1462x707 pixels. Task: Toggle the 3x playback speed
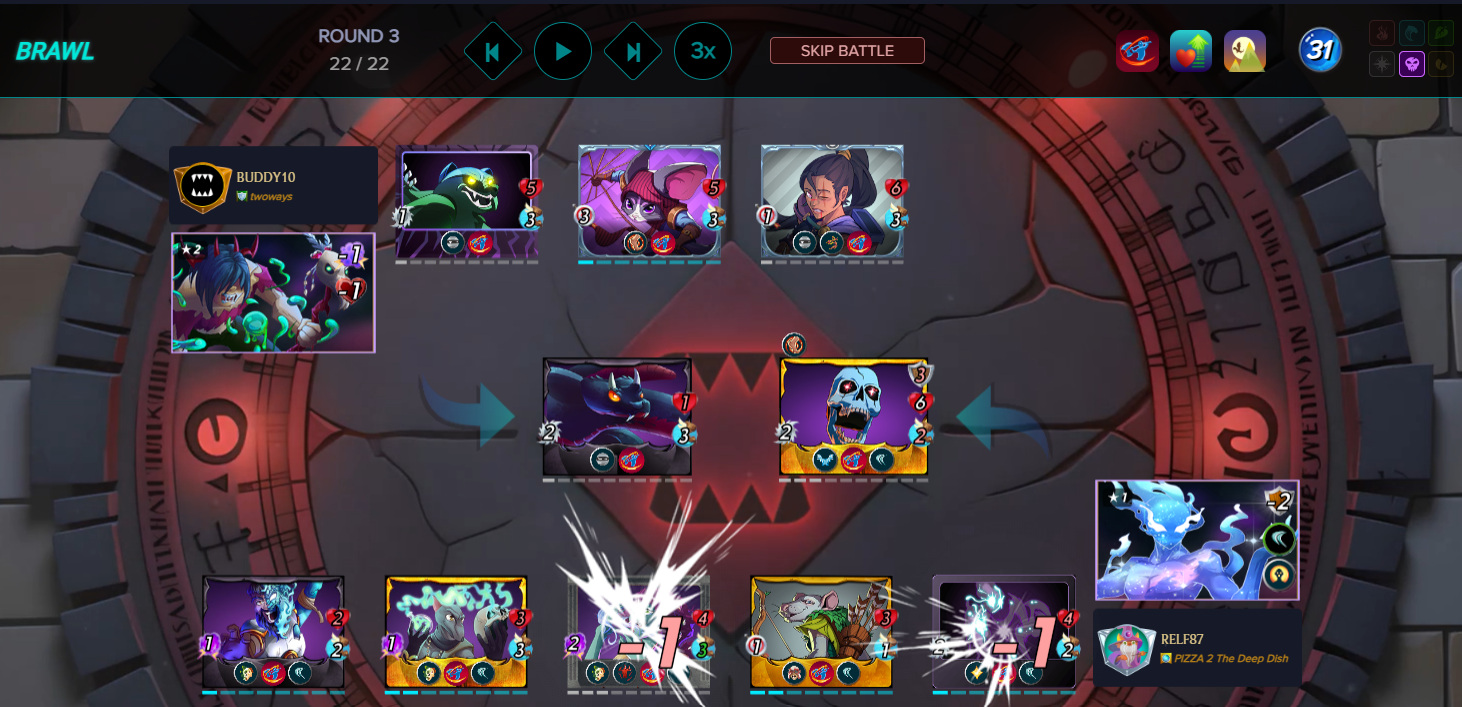703,51
